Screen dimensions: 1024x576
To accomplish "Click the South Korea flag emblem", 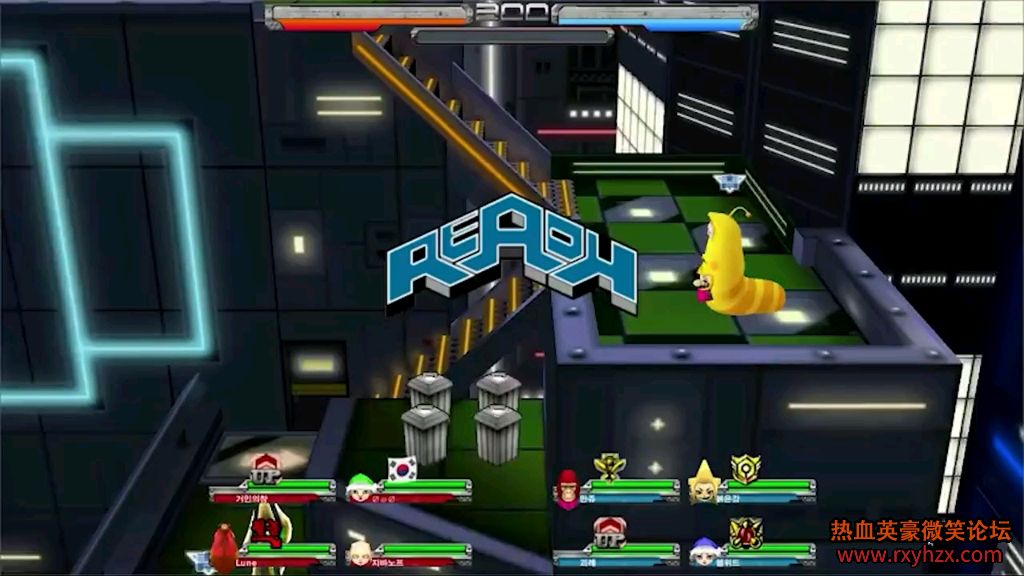I will click(x=402, y=468).
